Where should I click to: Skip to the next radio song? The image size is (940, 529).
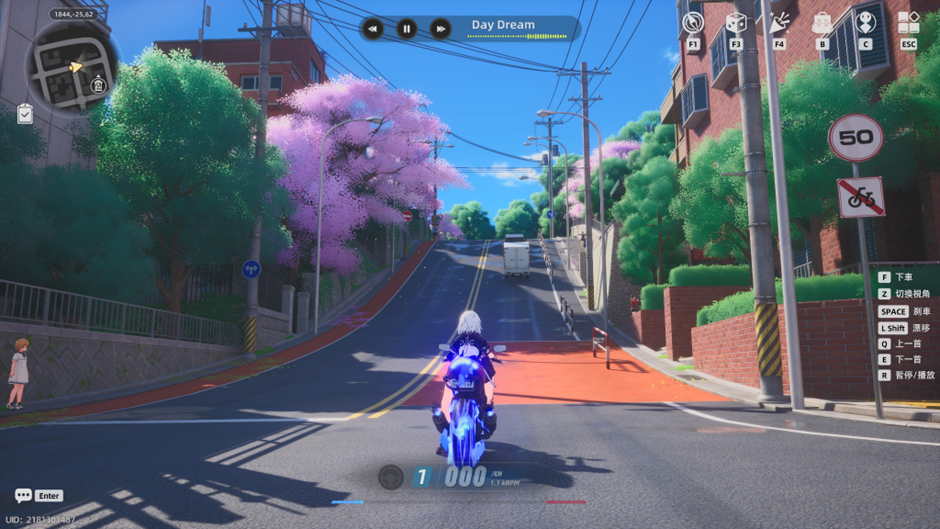[x=441, y=29]
